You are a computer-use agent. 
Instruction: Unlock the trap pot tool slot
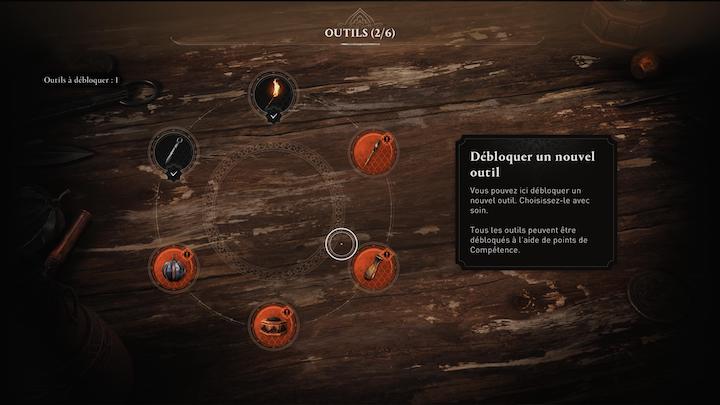click(x=272, y=323)
